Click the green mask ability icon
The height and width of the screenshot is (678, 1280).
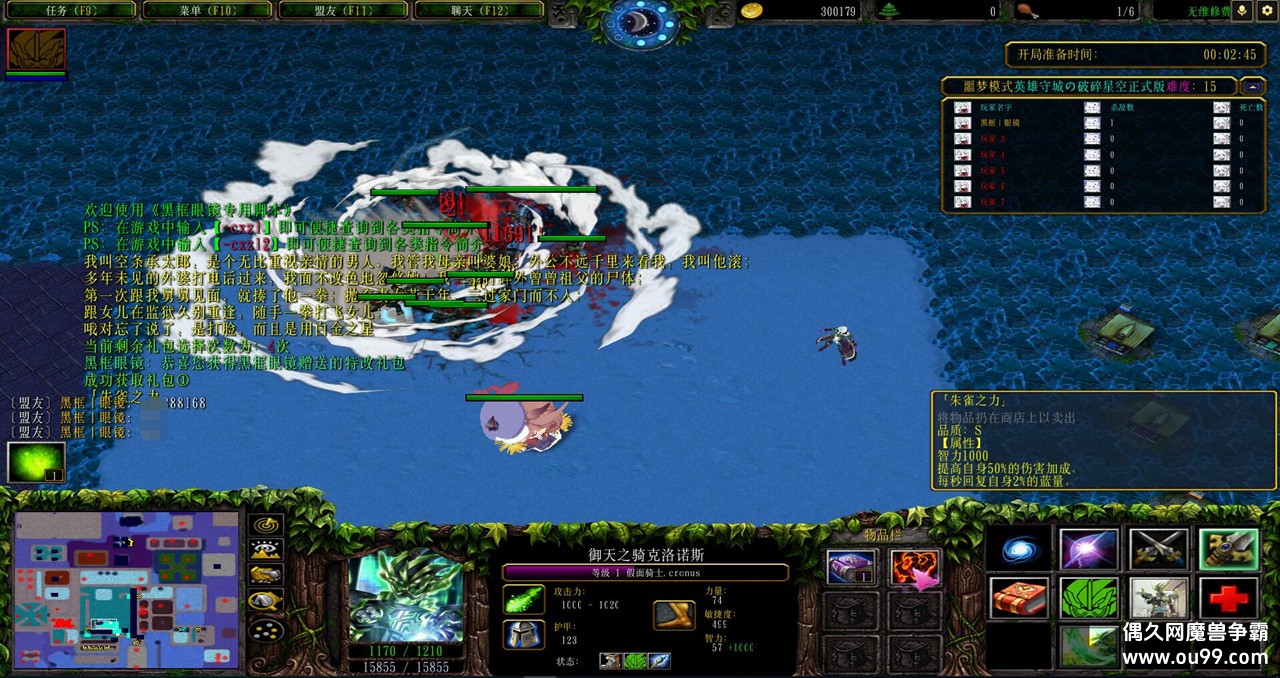click(1089, 598)
